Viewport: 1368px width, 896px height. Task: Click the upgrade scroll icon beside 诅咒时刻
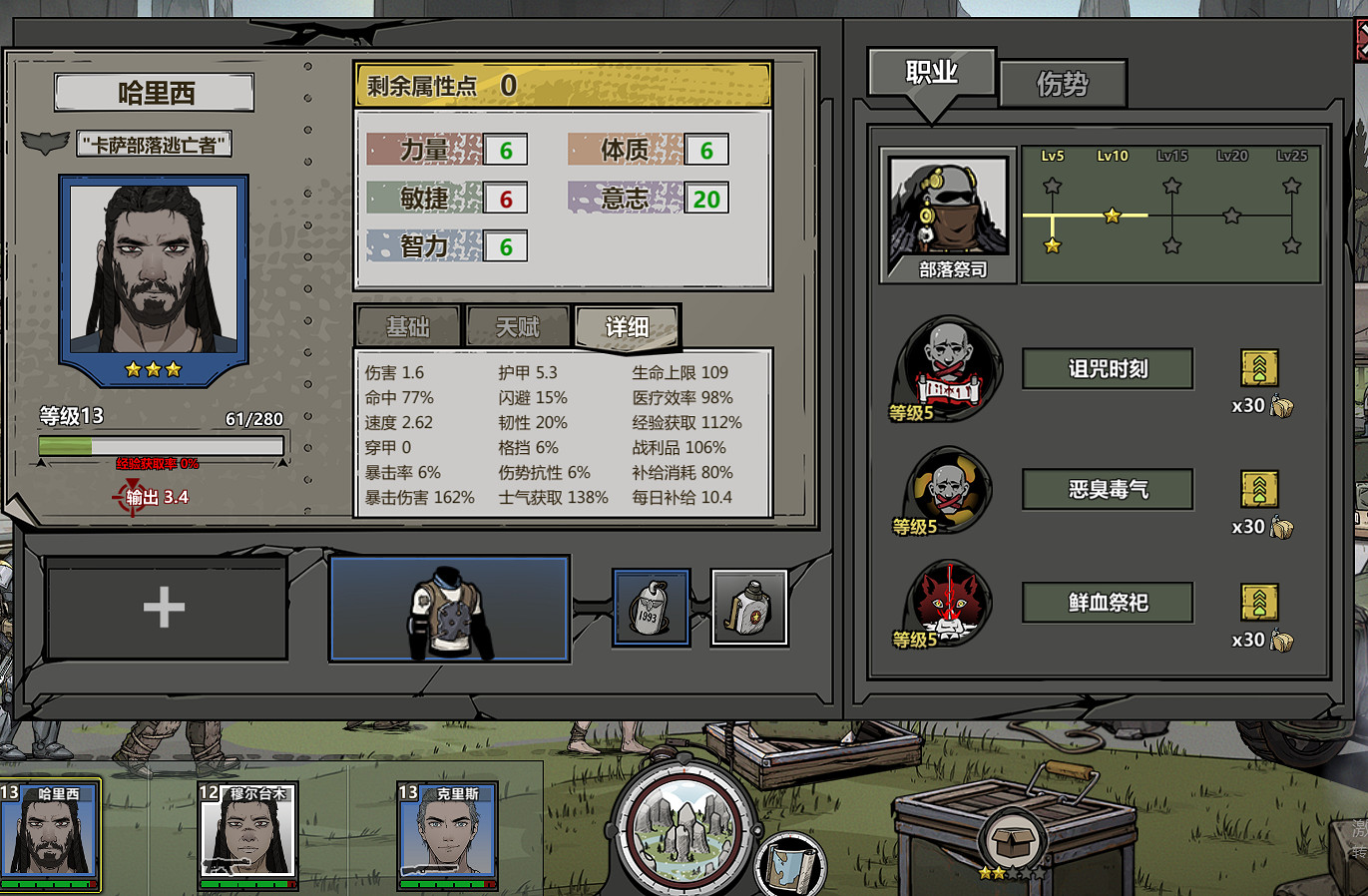(1259, 368)
